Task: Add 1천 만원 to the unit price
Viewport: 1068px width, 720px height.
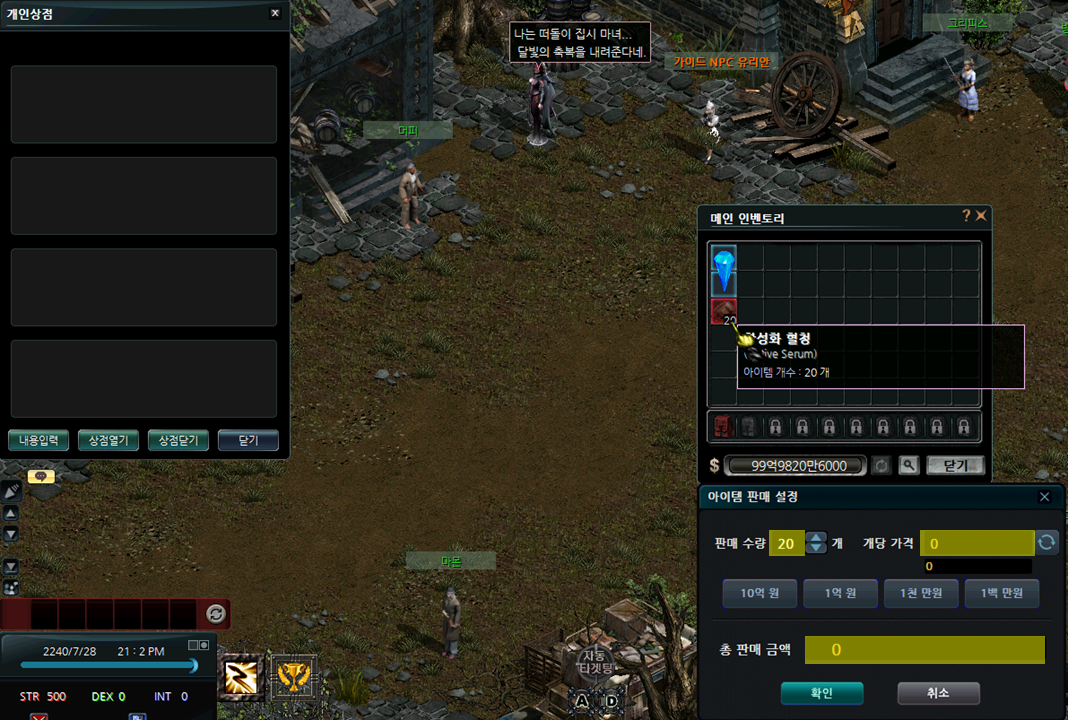Action: 921,593
